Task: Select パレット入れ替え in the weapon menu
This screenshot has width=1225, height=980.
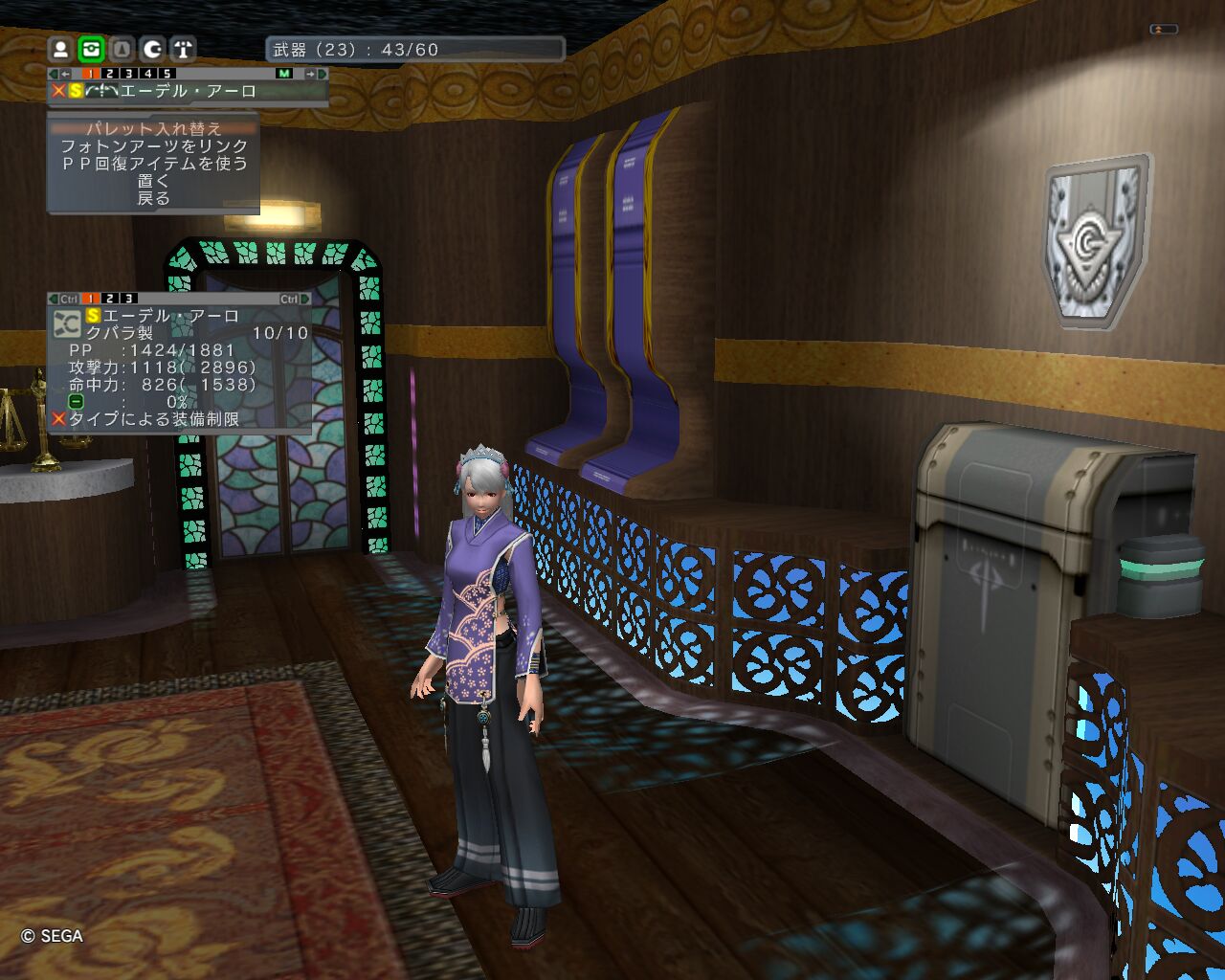Action: (x=153, y=128)
